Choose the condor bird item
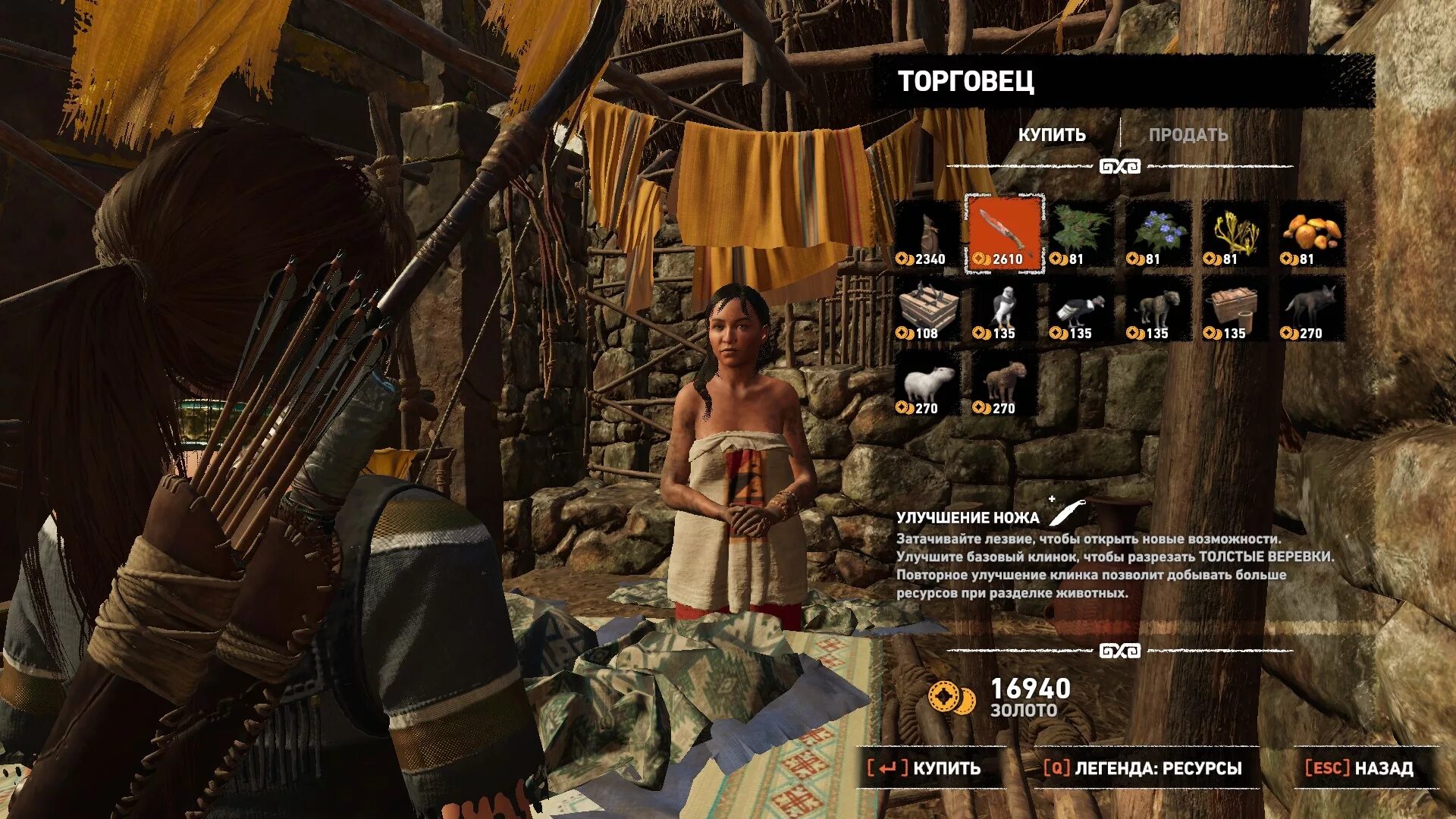Screen dimensions: 1456x819 pyautogui.click(x=1081, y=309)
